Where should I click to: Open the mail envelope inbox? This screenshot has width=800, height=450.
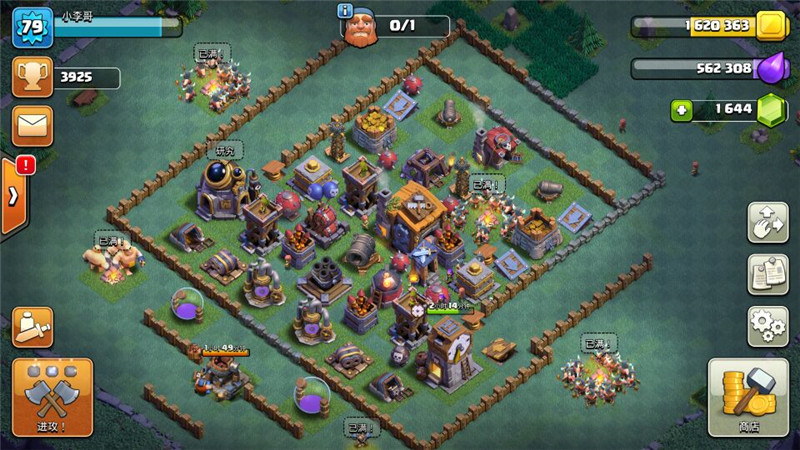tap(32, 126)
